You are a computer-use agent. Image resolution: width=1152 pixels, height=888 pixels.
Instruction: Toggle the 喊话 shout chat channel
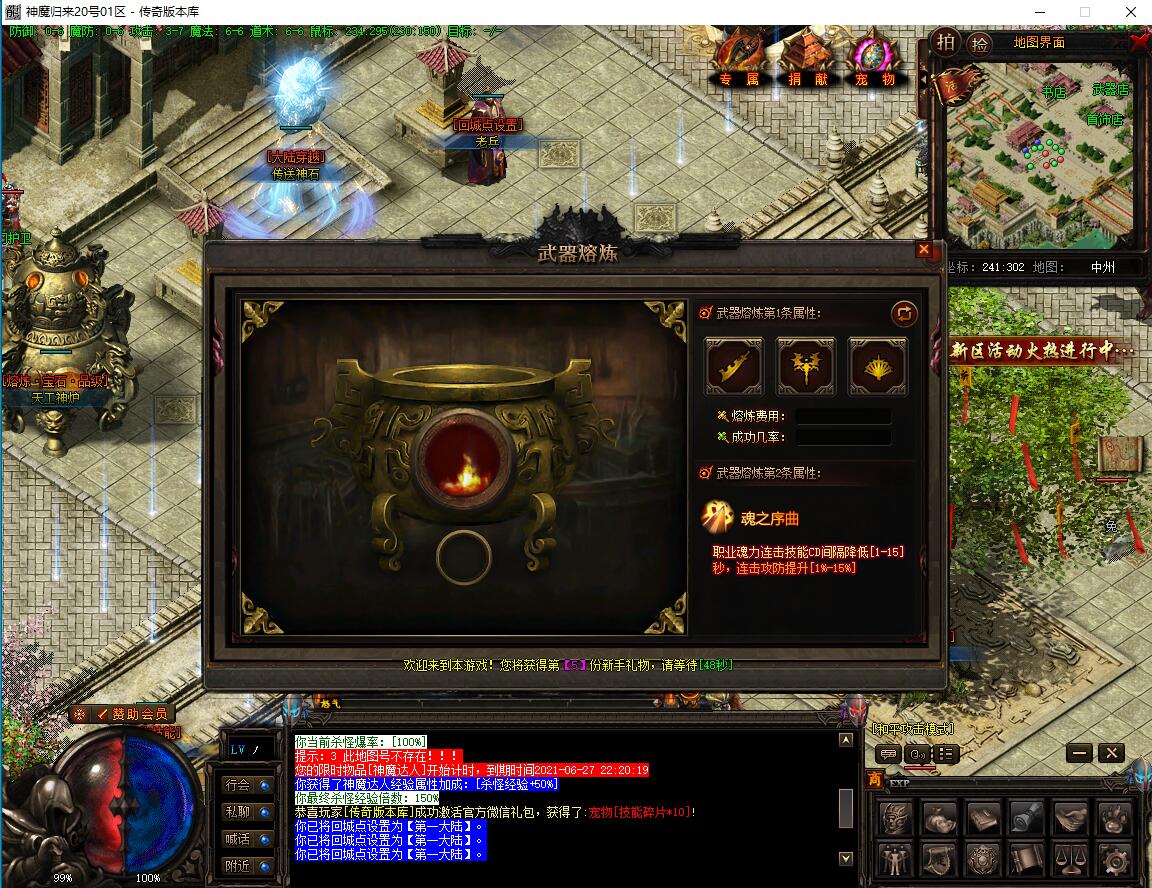247,839
